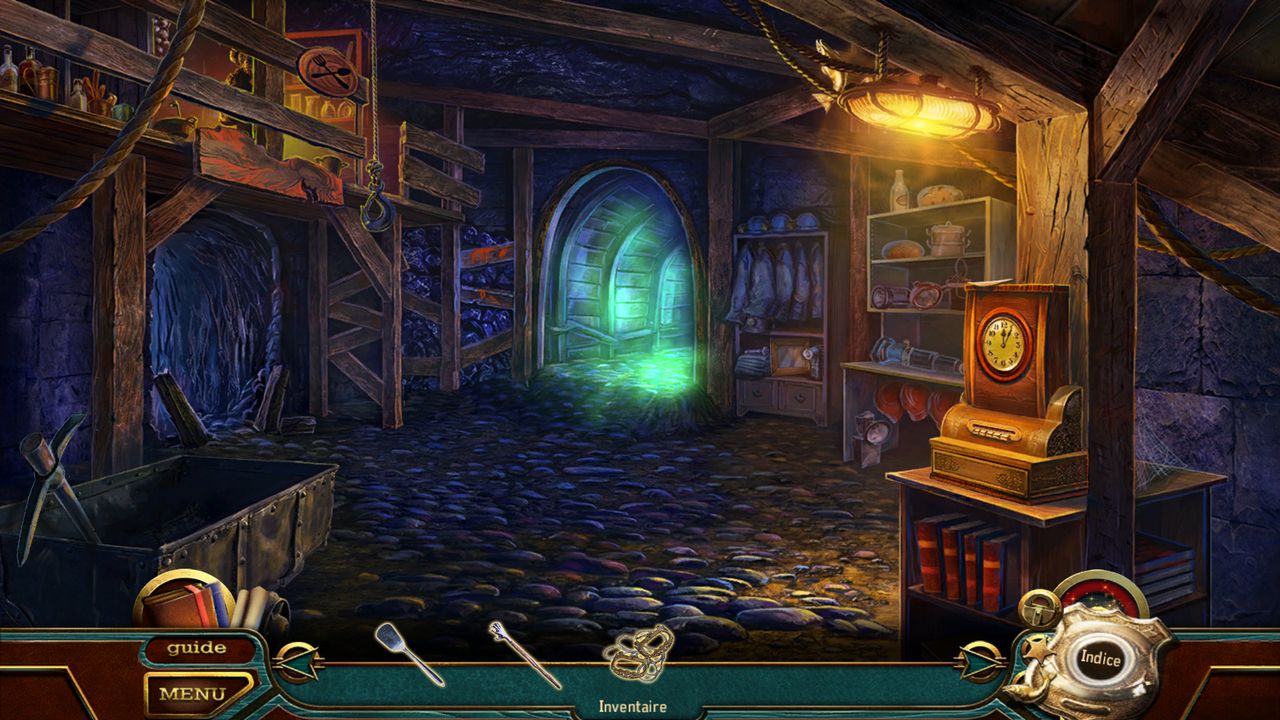The width and height of the screenshot is (1280, 720).
Task: Open the guide button
Action: click(x=196, y=648)
